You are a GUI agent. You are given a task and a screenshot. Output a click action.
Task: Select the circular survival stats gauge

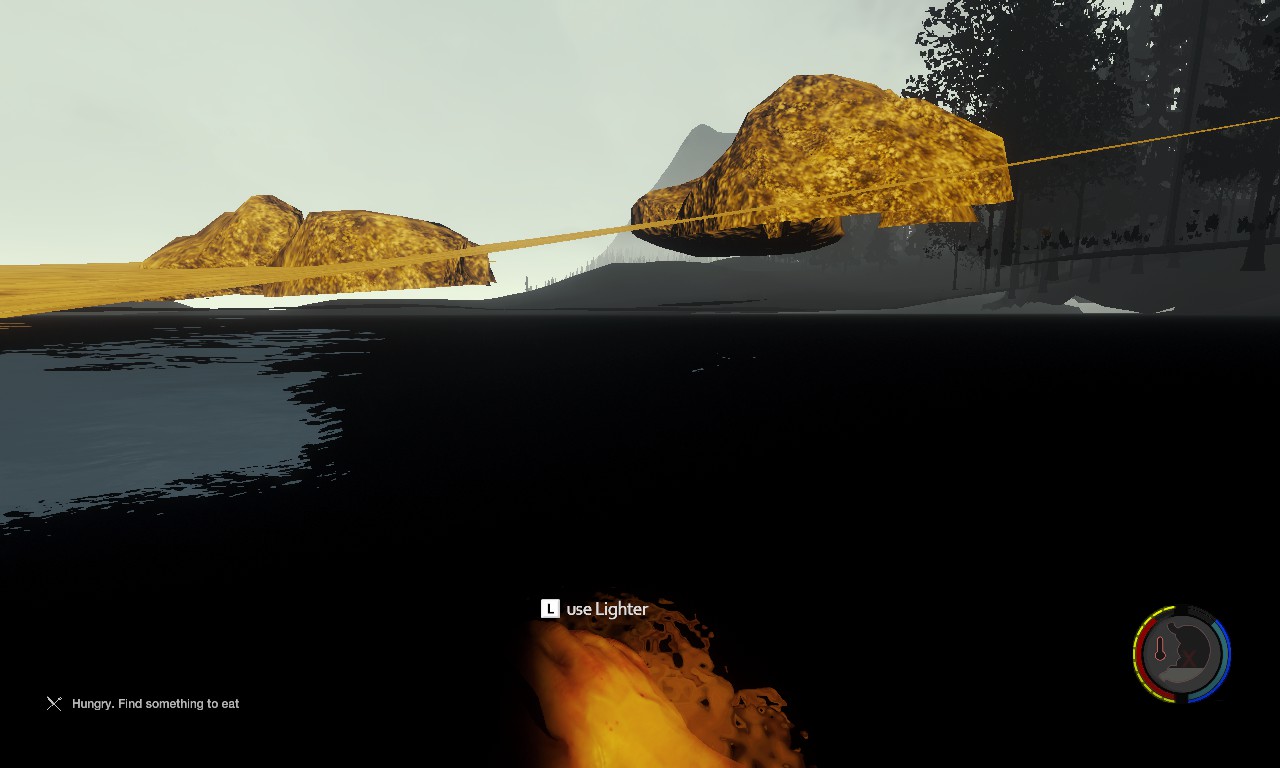(x=1181, y=654)
